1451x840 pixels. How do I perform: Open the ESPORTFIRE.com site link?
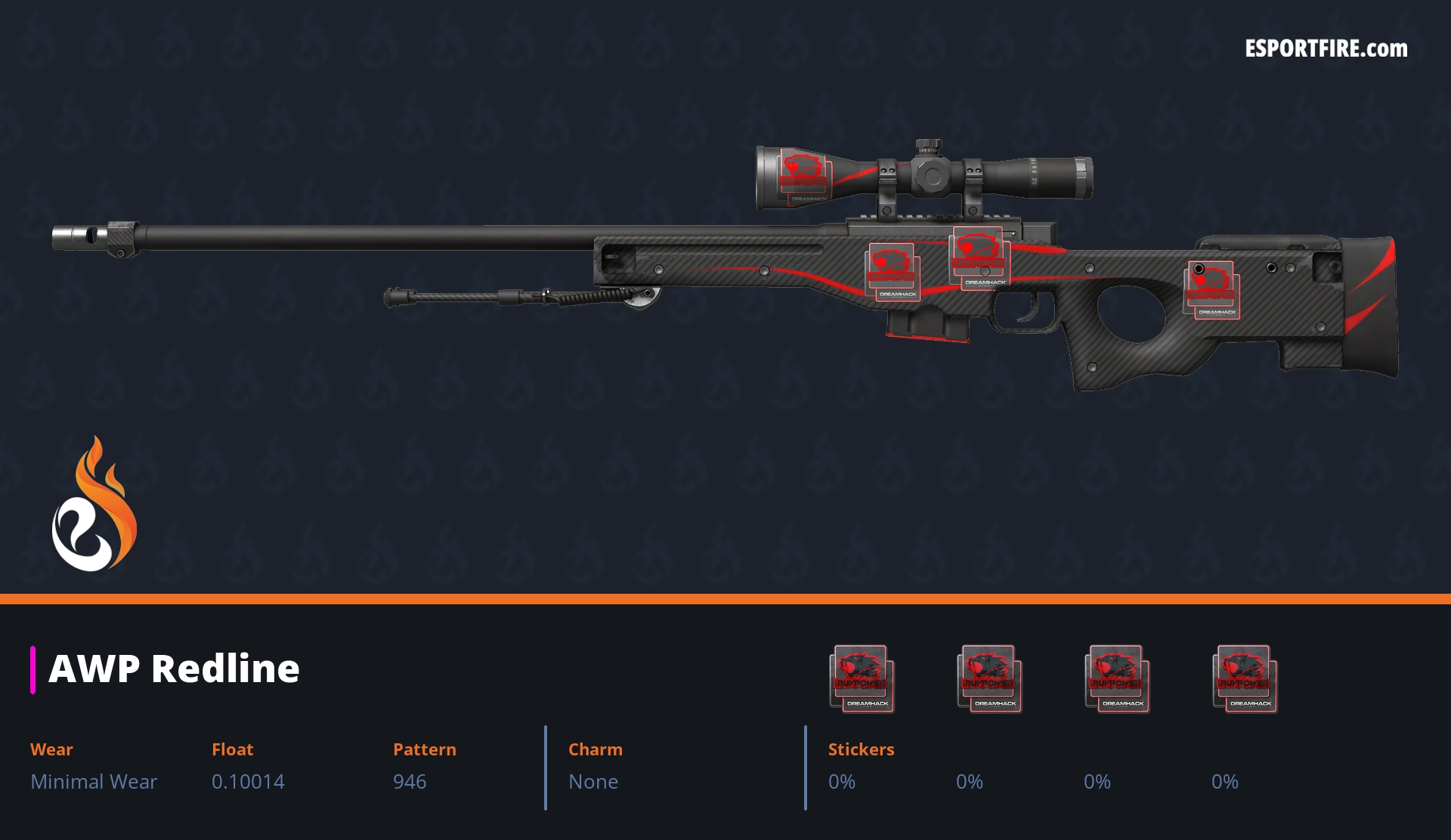pos(1326,49)
